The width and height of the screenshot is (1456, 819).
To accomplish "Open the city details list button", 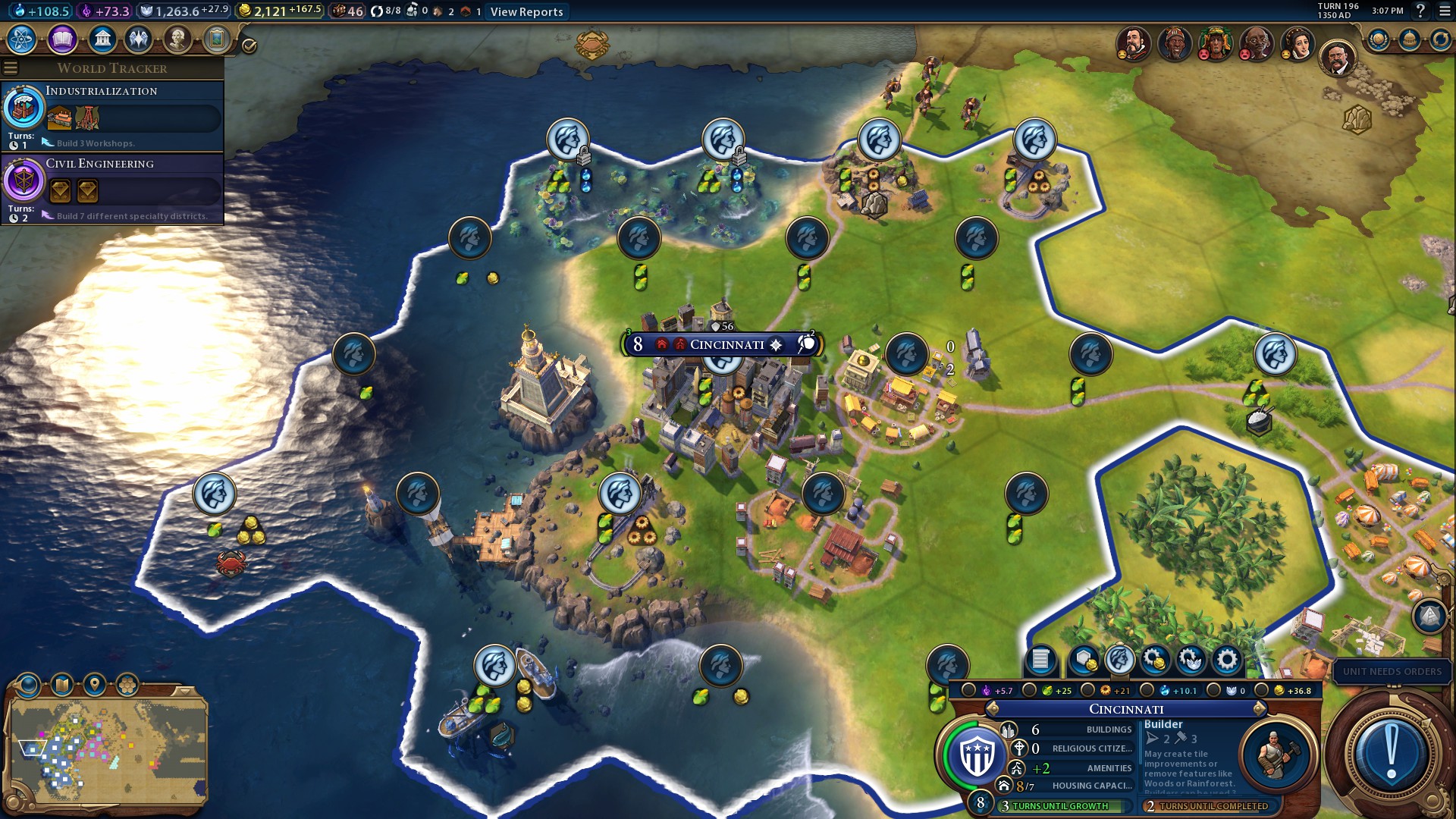I will pos(1040,660).
